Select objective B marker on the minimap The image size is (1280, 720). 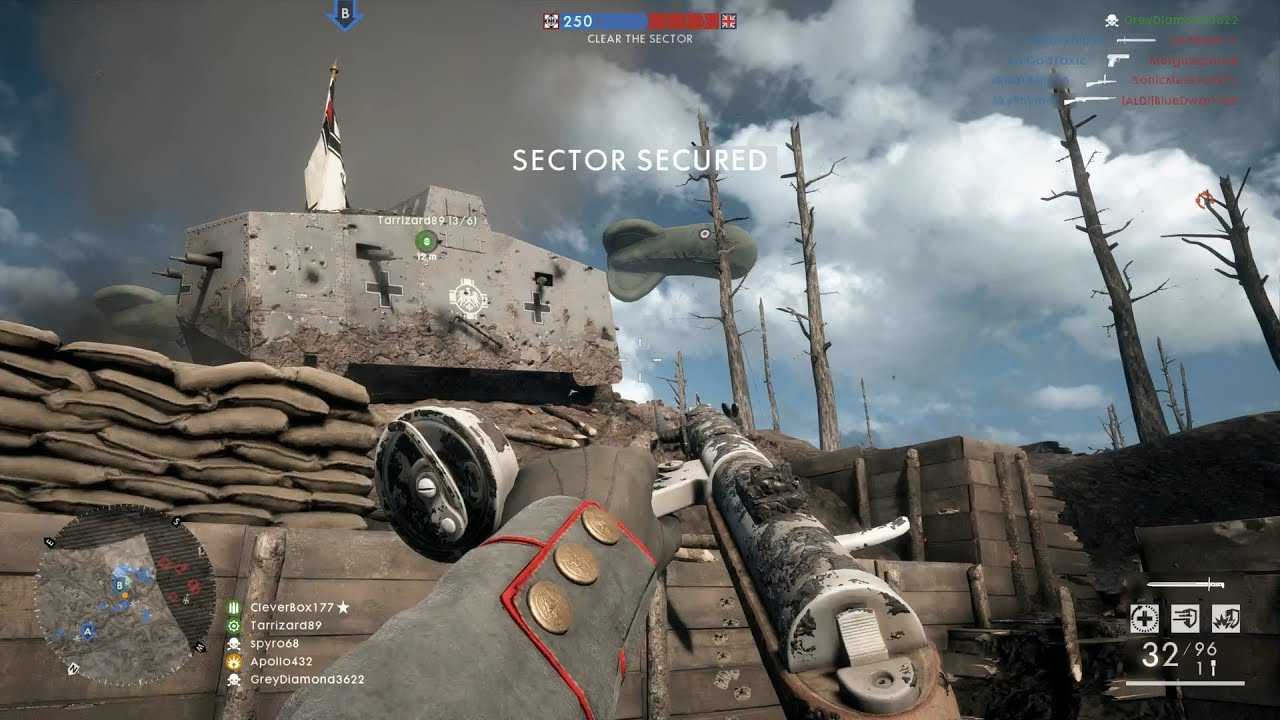pos(120,584)
